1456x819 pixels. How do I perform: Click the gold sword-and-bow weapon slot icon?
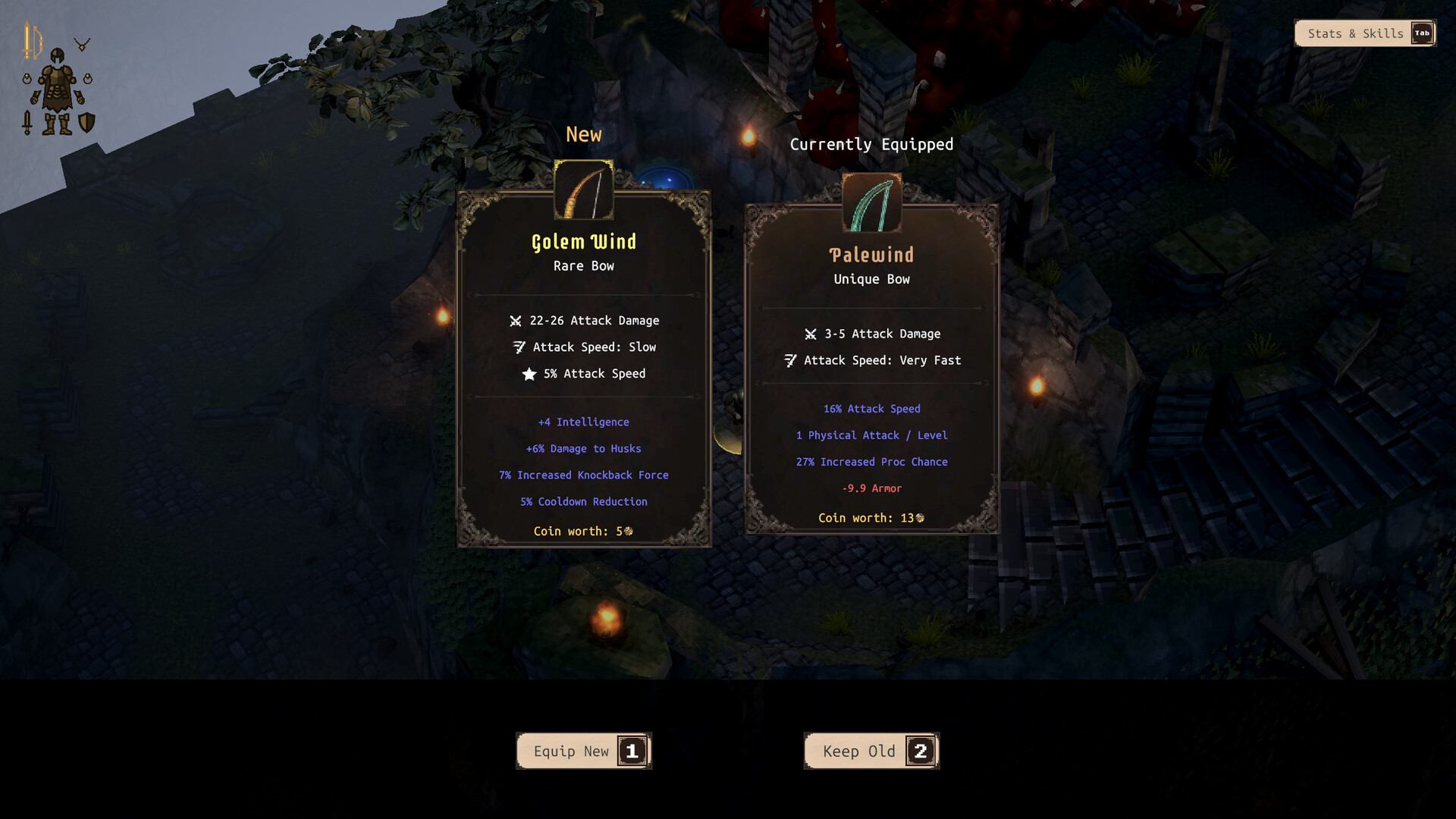pyautogui.click(x=32, y=39)
